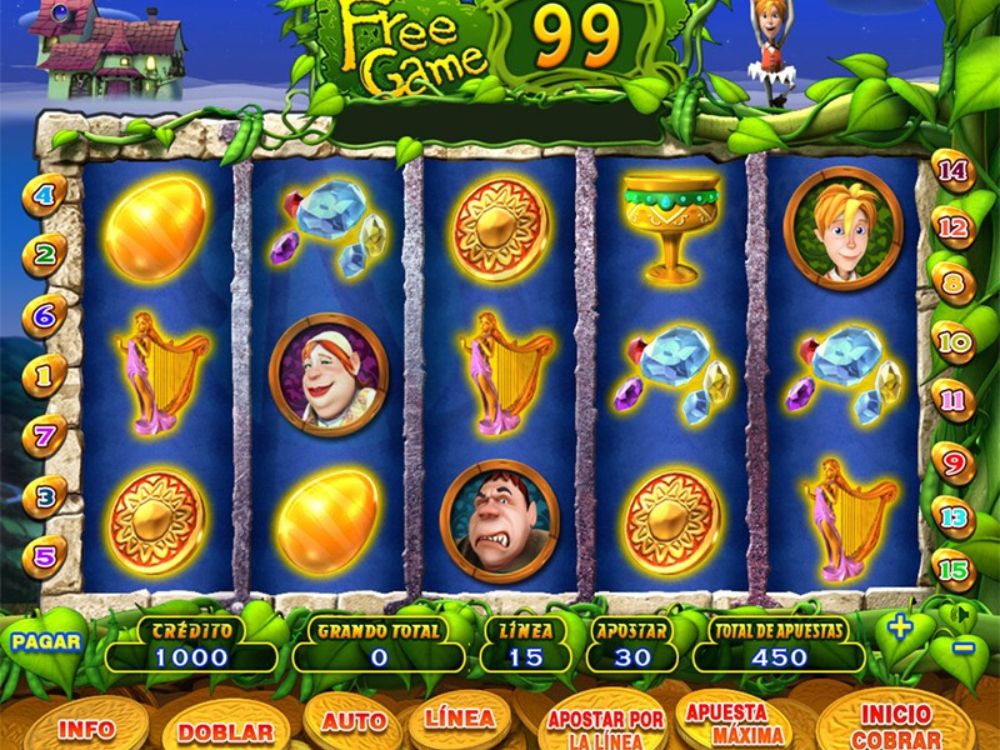Spin the reels with INICIO COBRAR

(894, 725)
